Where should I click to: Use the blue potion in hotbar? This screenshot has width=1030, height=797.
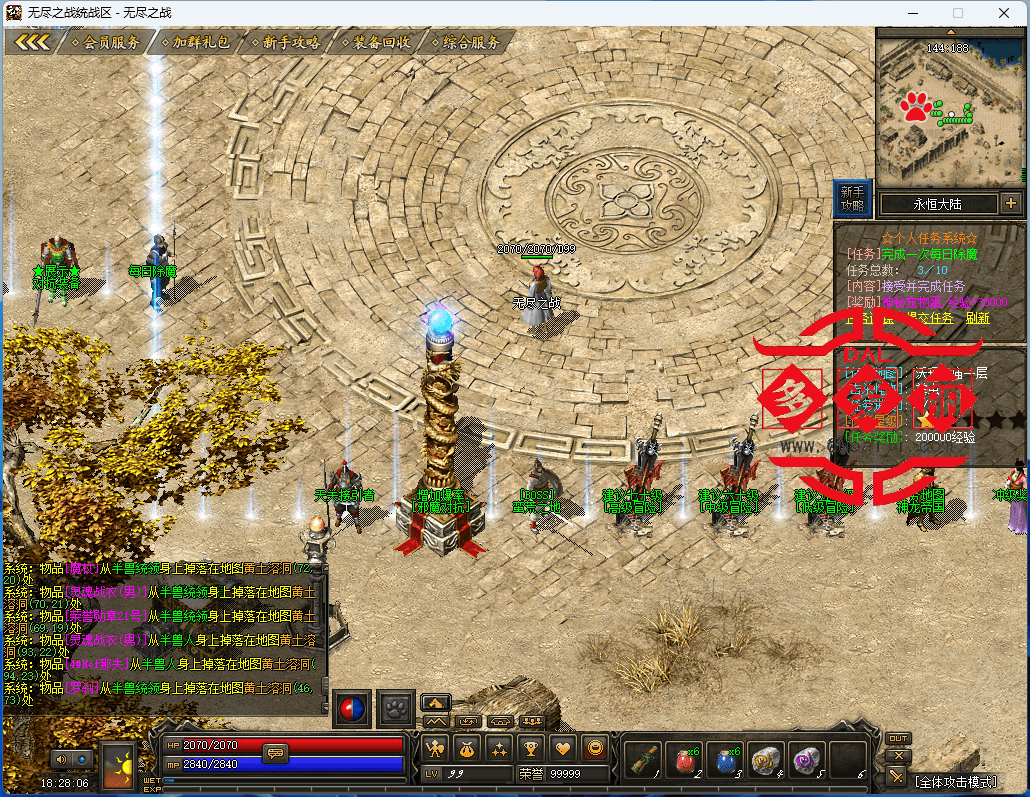click(x=727, y=760)
